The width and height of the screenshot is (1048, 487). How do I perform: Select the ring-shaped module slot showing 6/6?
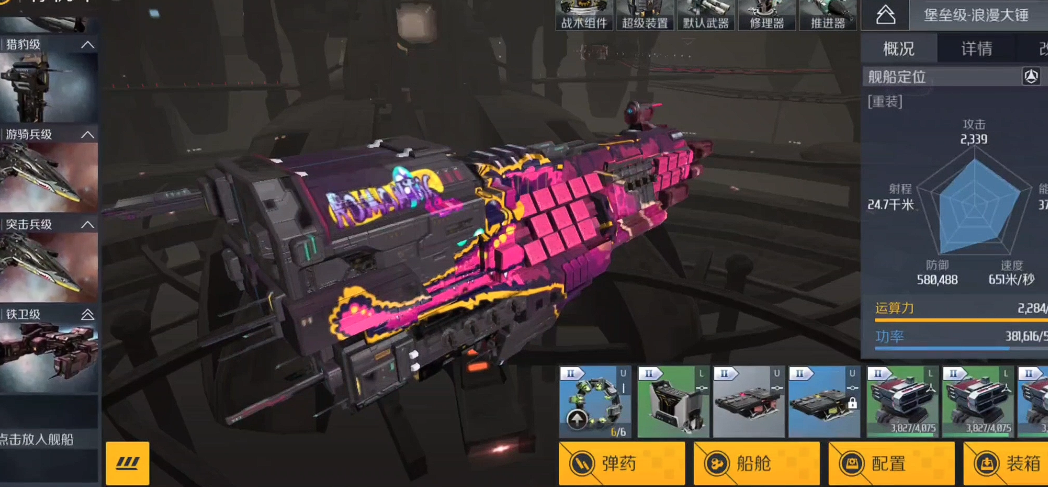[595, 402]
